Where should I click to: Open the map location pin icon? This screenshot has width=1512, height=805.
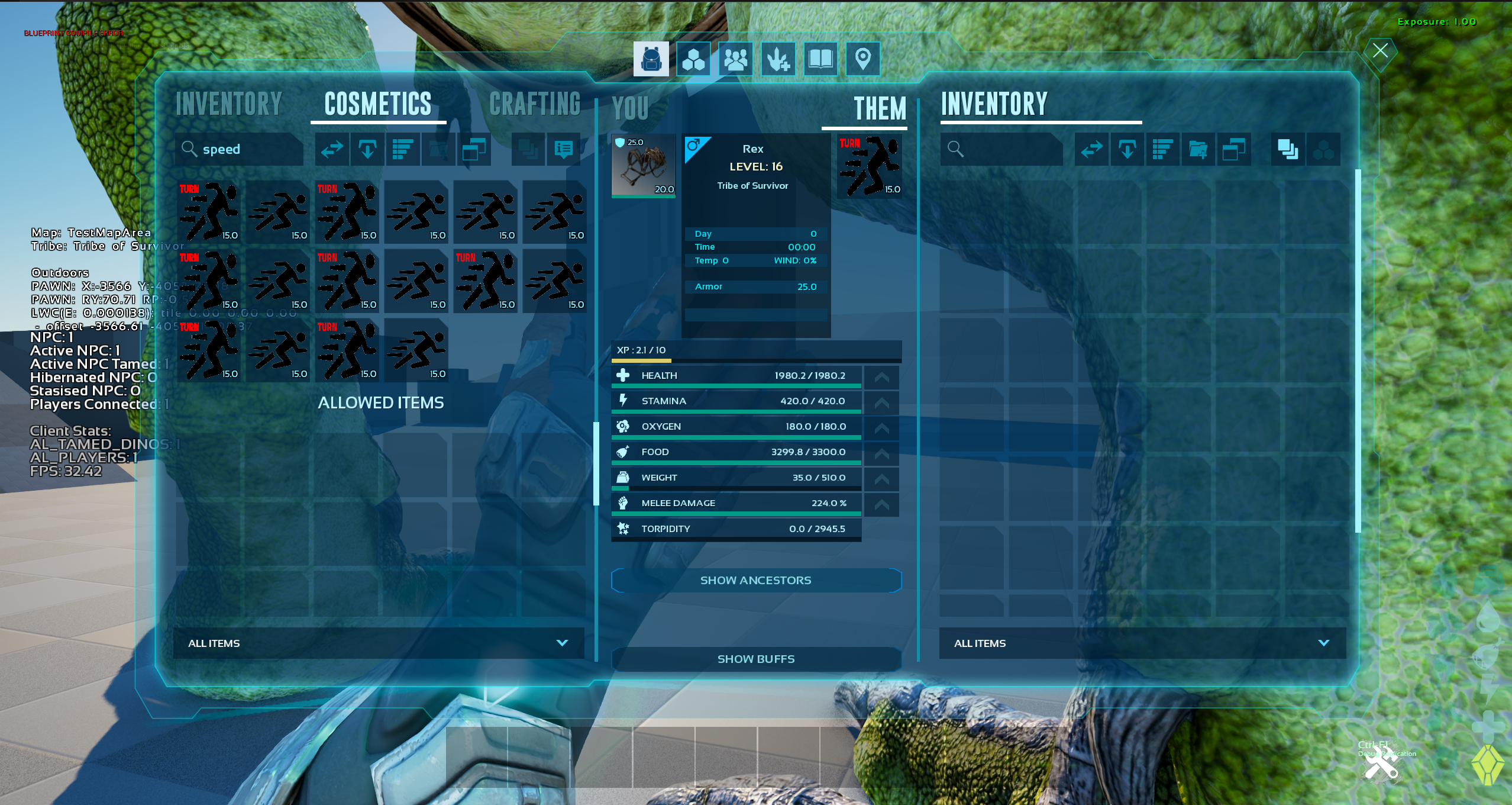[862, 59]
